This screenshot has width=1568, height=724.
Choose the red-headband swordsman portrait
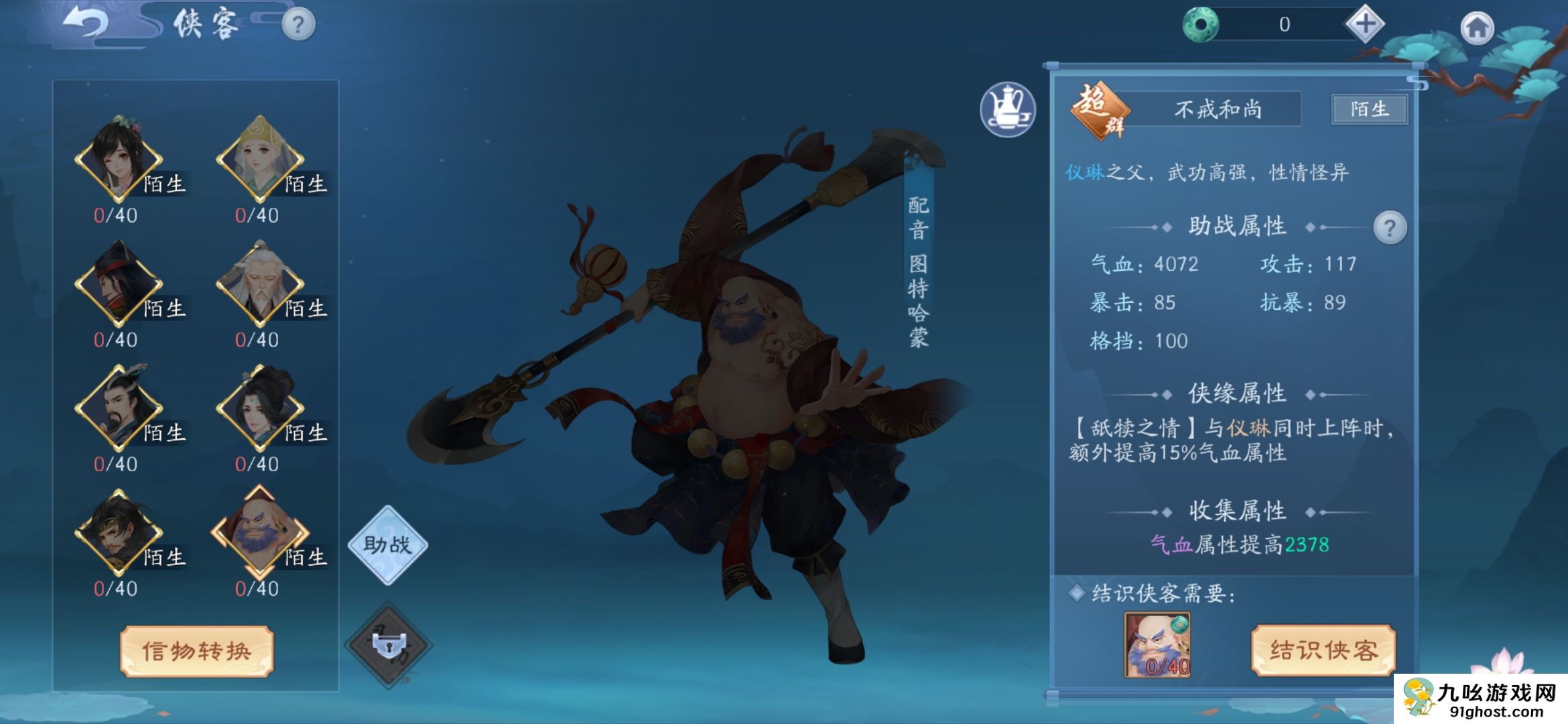point(119,284)
